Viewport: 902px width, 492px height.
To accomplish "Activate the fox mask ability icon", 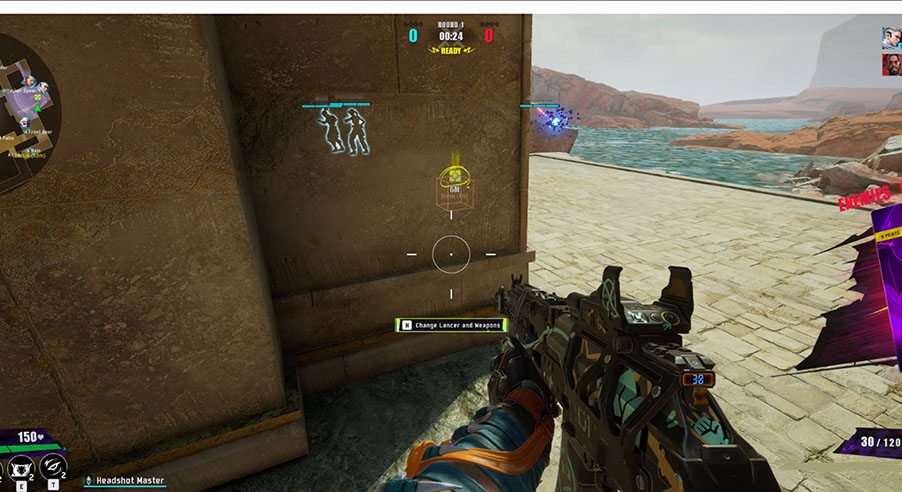I will [19, 467].
